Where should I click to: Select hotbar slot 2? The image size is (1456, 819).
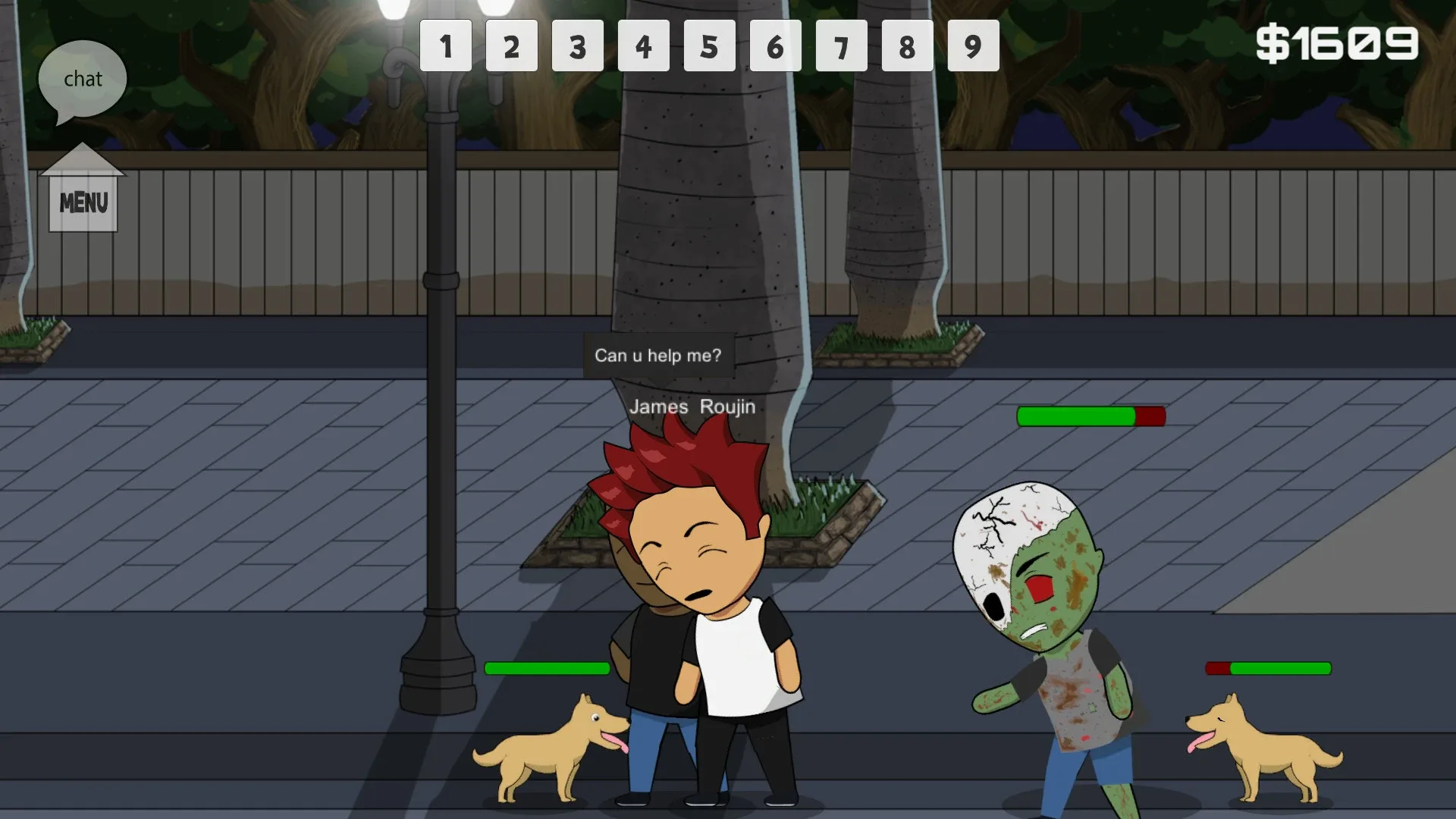tap(512, 47)
